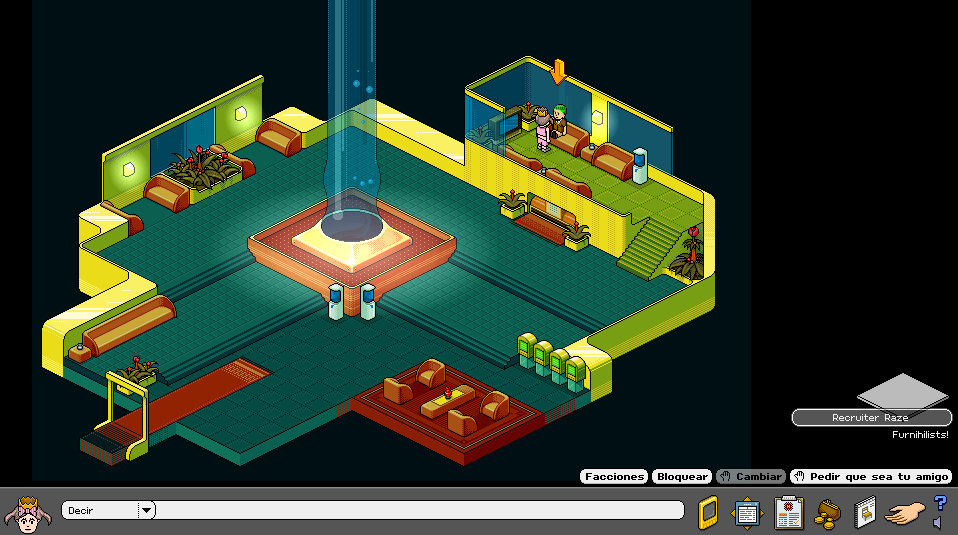Image resolution: width=958 pixels, height=535 pixels.
Task: Open the coin purse icon
Action: point(828,513)
